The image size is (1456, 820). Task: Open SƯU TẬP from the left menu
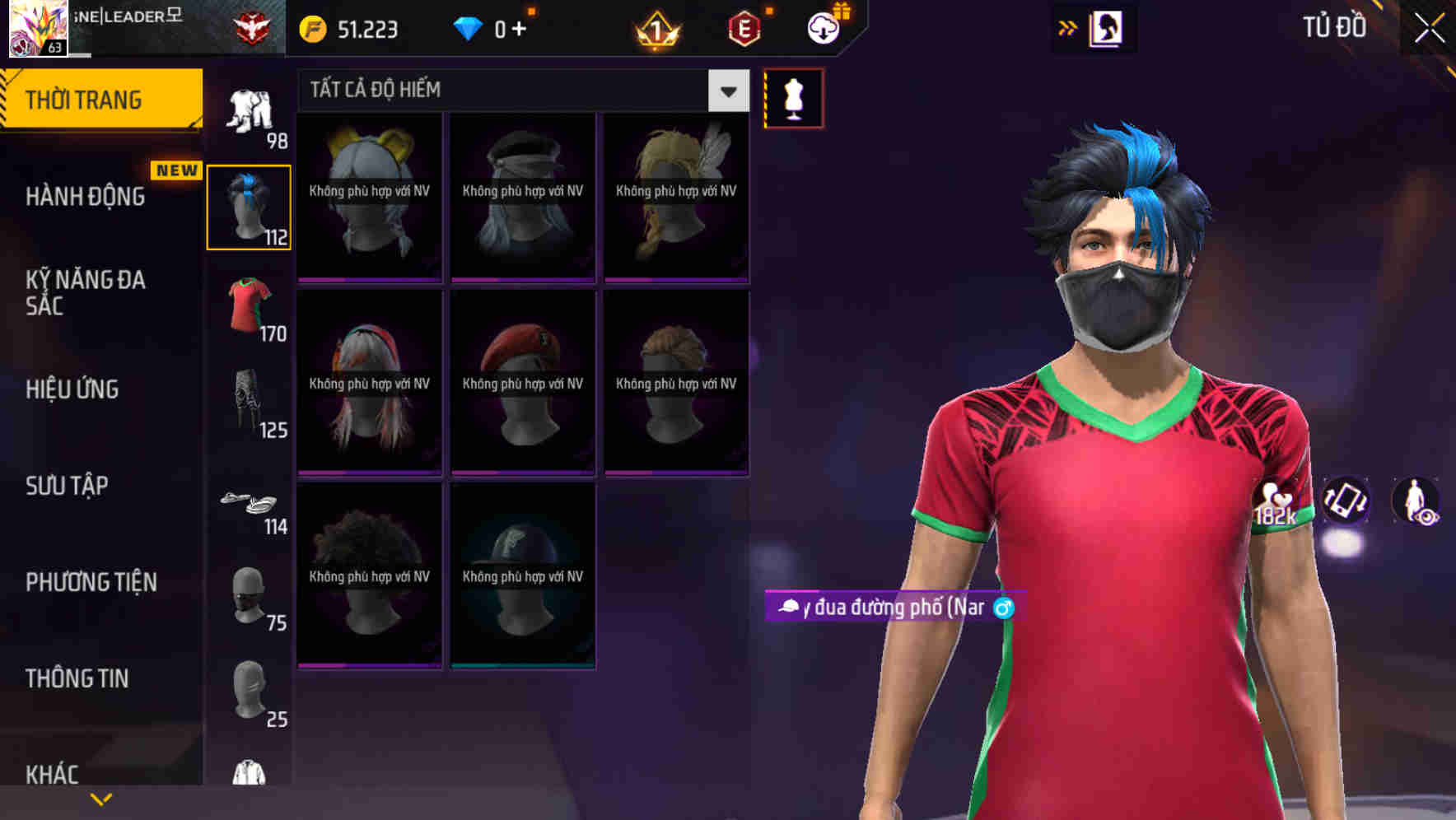[66, 486]
